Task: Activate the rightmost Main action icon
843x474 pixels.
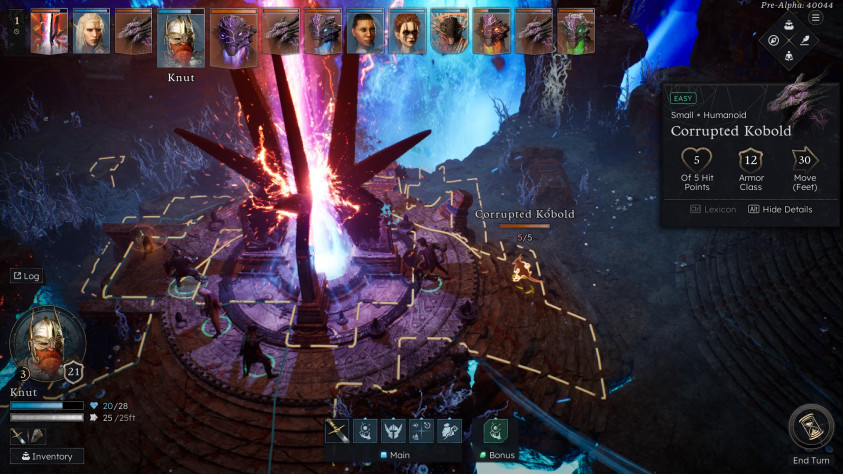Action: (x=449, y=431)
